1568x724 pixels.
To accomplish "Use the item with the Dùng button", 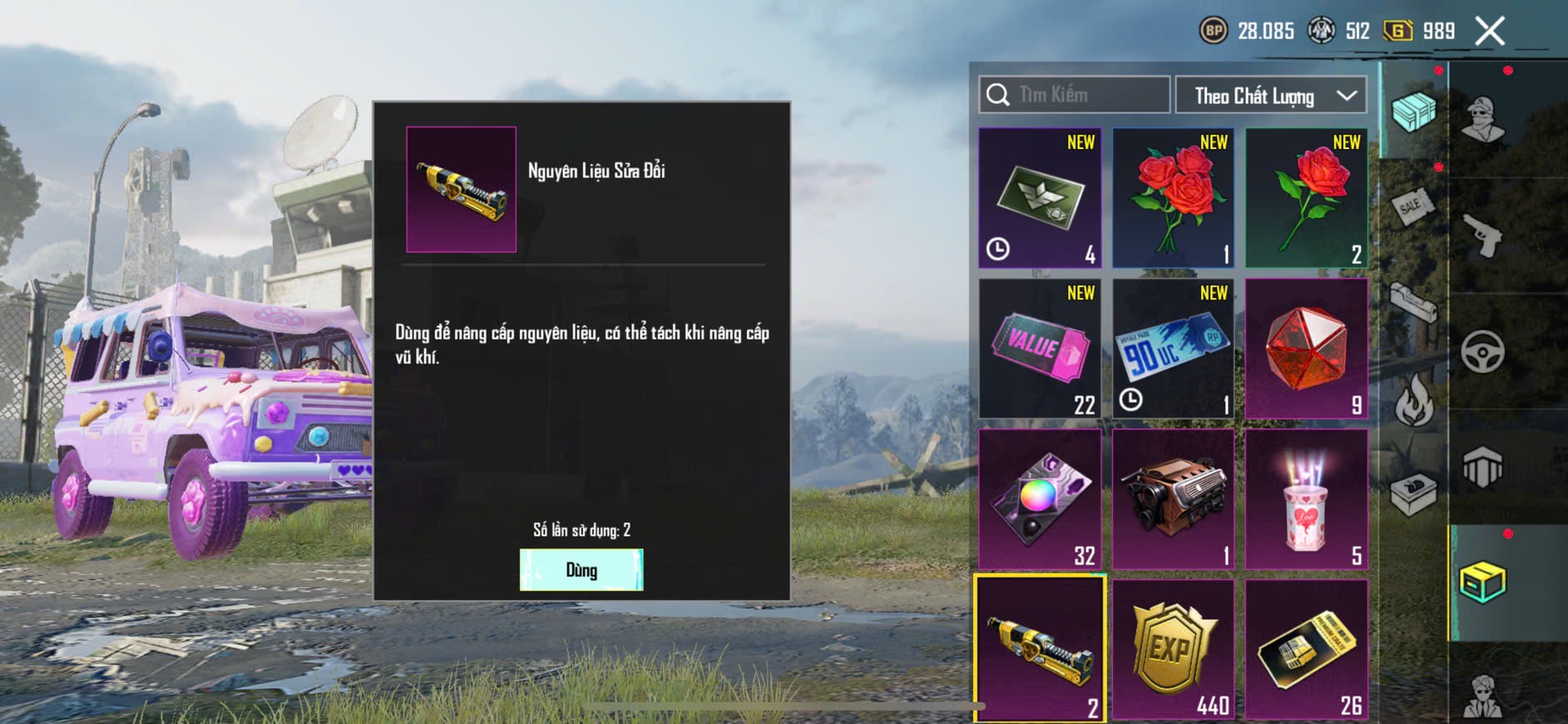I will (x=581, y=570).
